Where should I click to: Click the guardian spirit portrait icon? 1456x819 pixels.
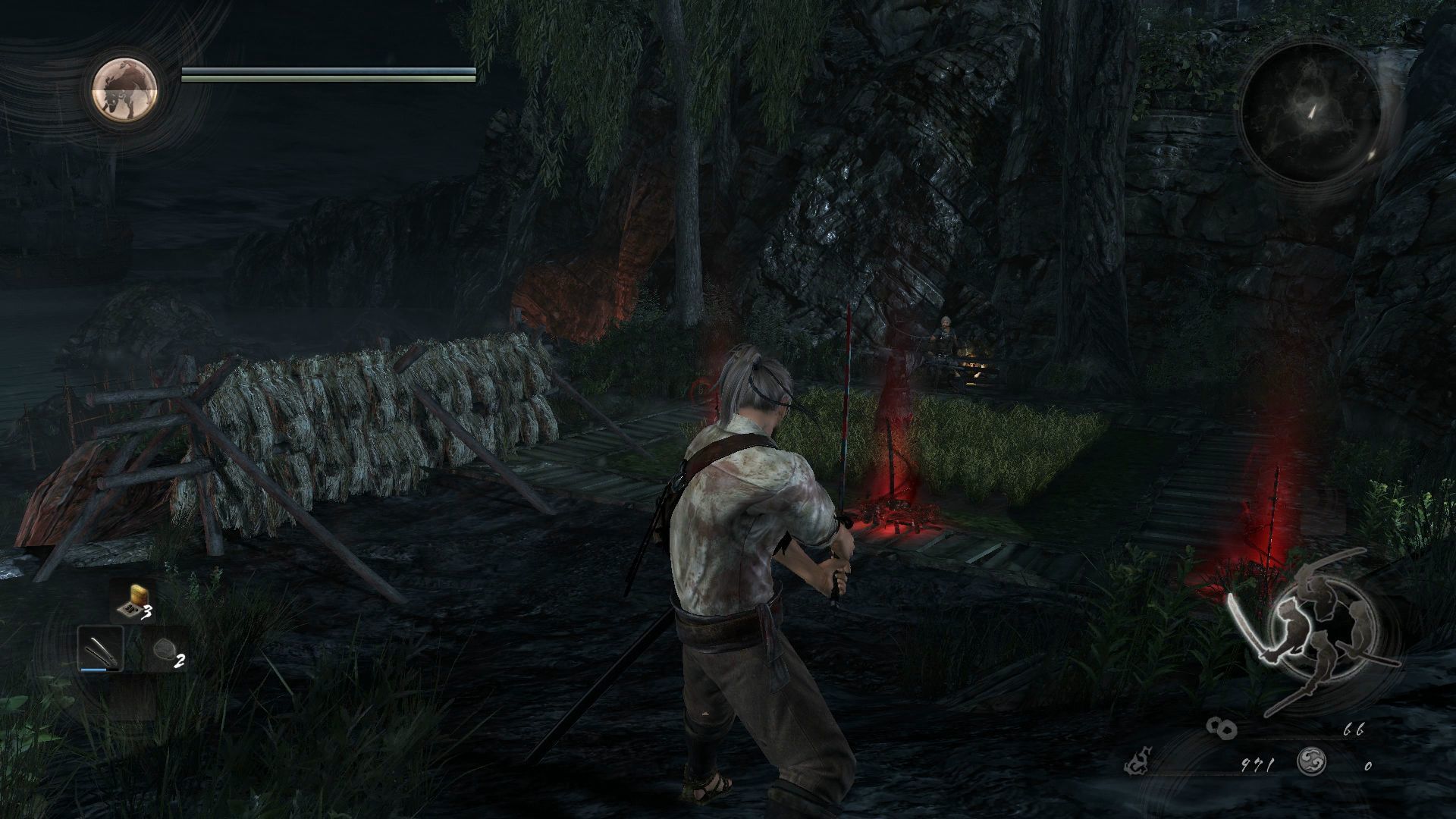125,89
